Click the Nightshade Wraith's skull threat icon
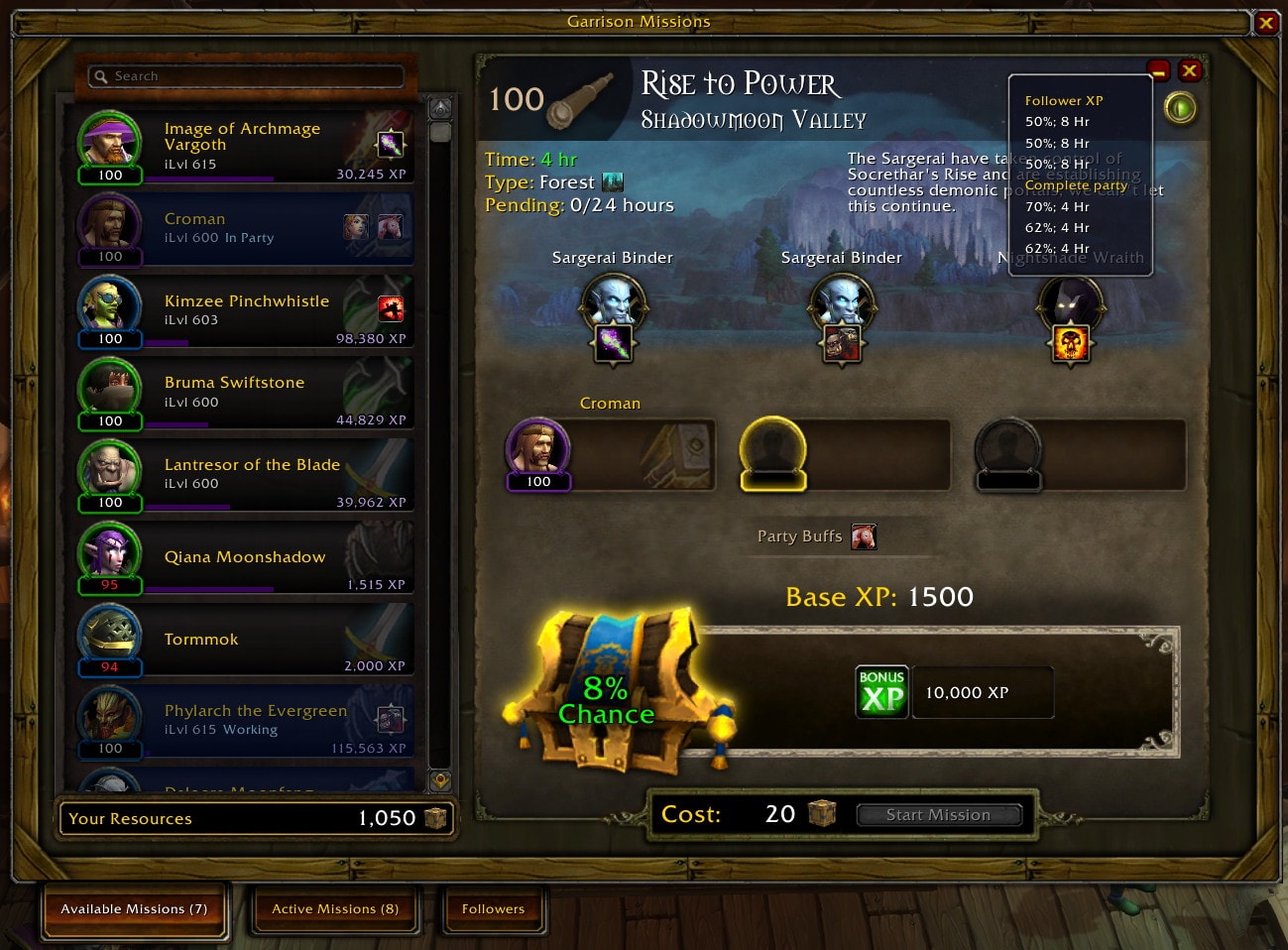The width and height of the screenshot is (1288, 950). pyautogui.click(x=1071, y=345)
